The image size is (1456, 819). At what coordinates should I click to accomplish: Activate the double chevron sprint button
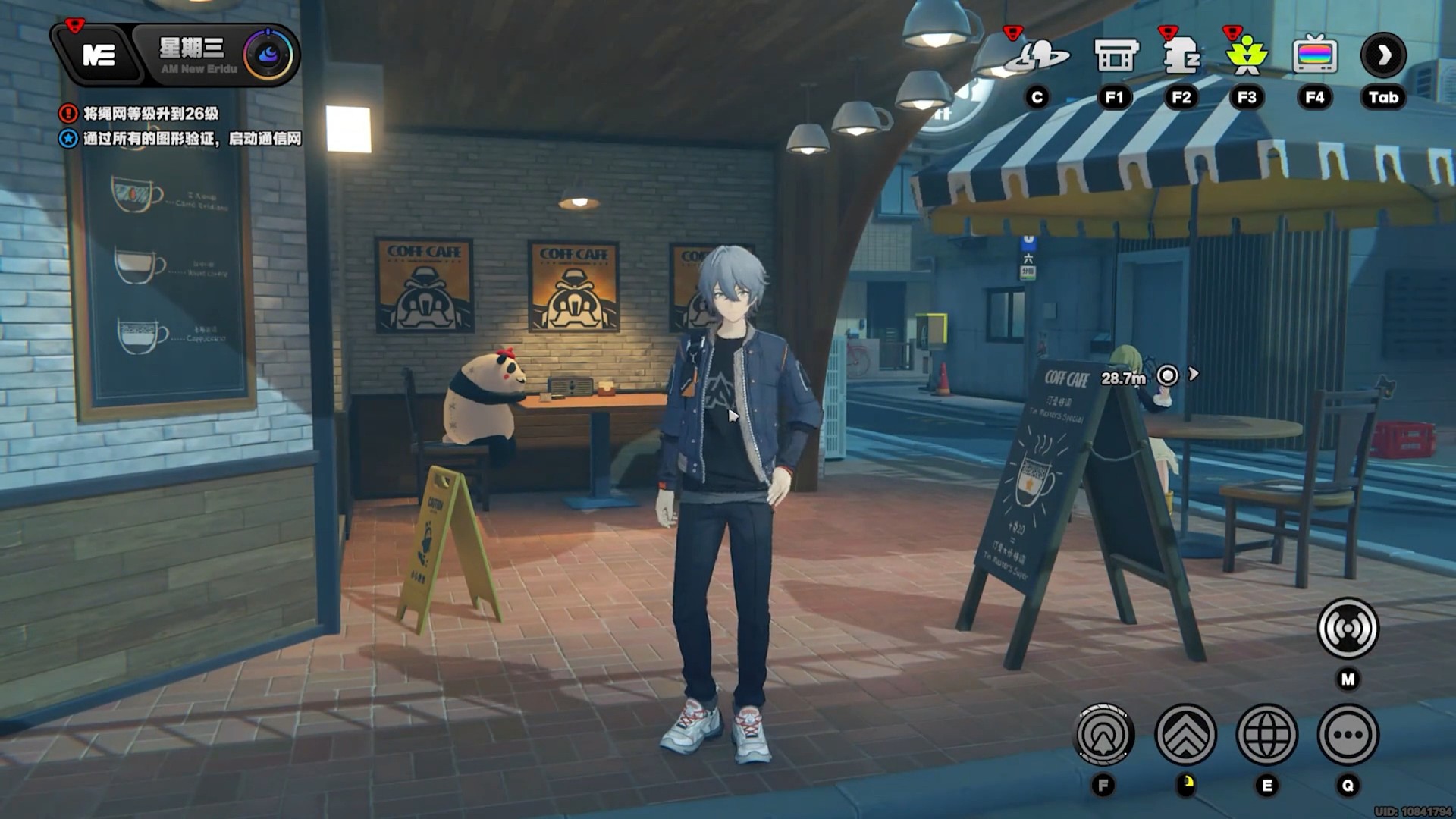(1185, 734)
